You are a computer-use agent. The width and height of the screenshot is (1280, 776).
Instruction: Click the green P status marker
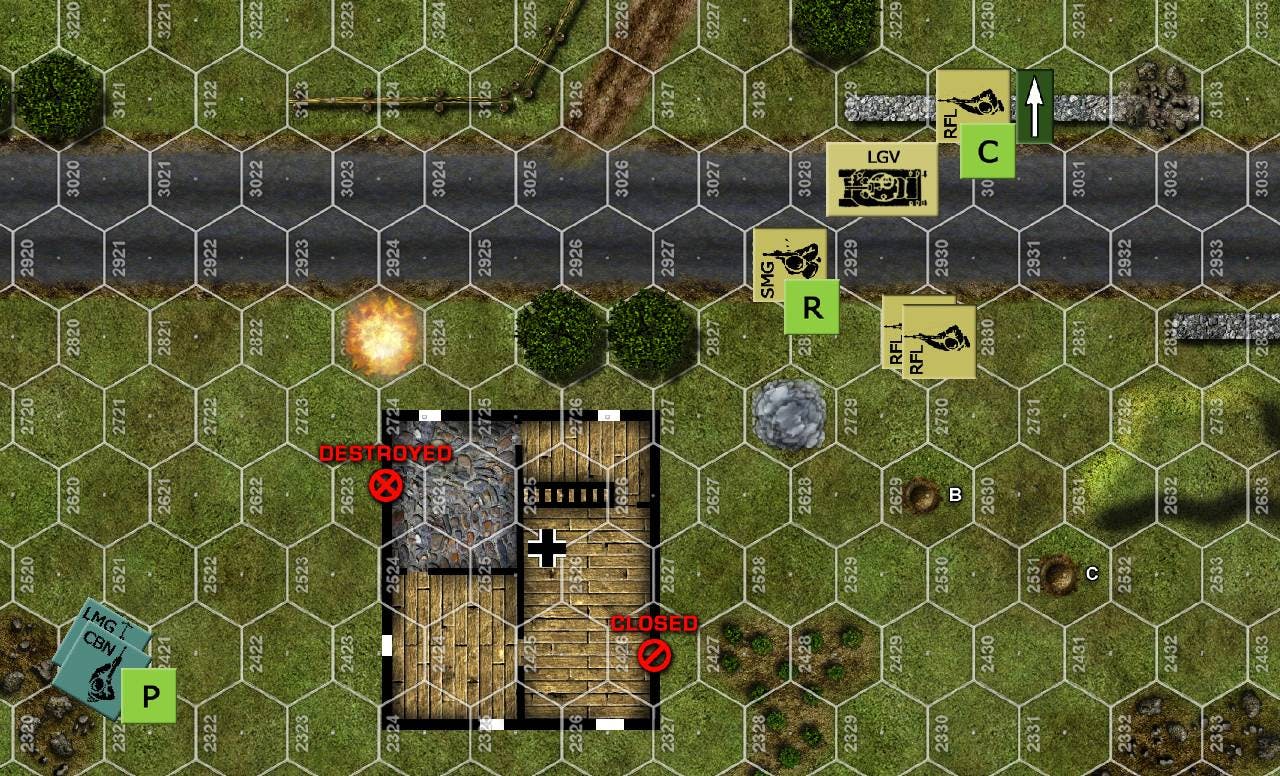pos(149,695)
